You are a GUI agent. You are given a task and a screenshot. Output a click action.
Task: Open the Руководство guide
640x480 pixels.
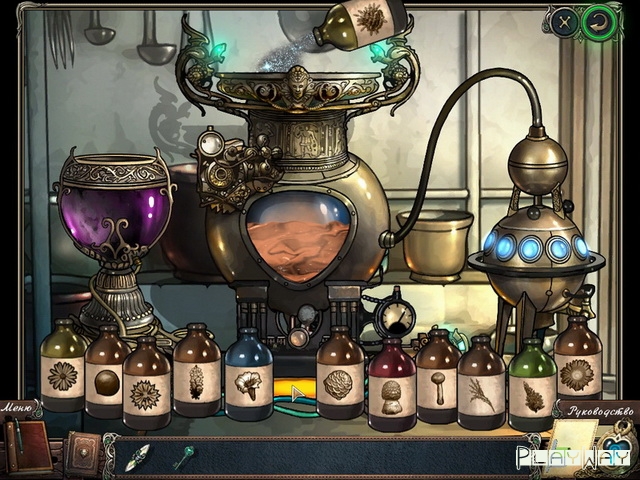pos(601,411)
